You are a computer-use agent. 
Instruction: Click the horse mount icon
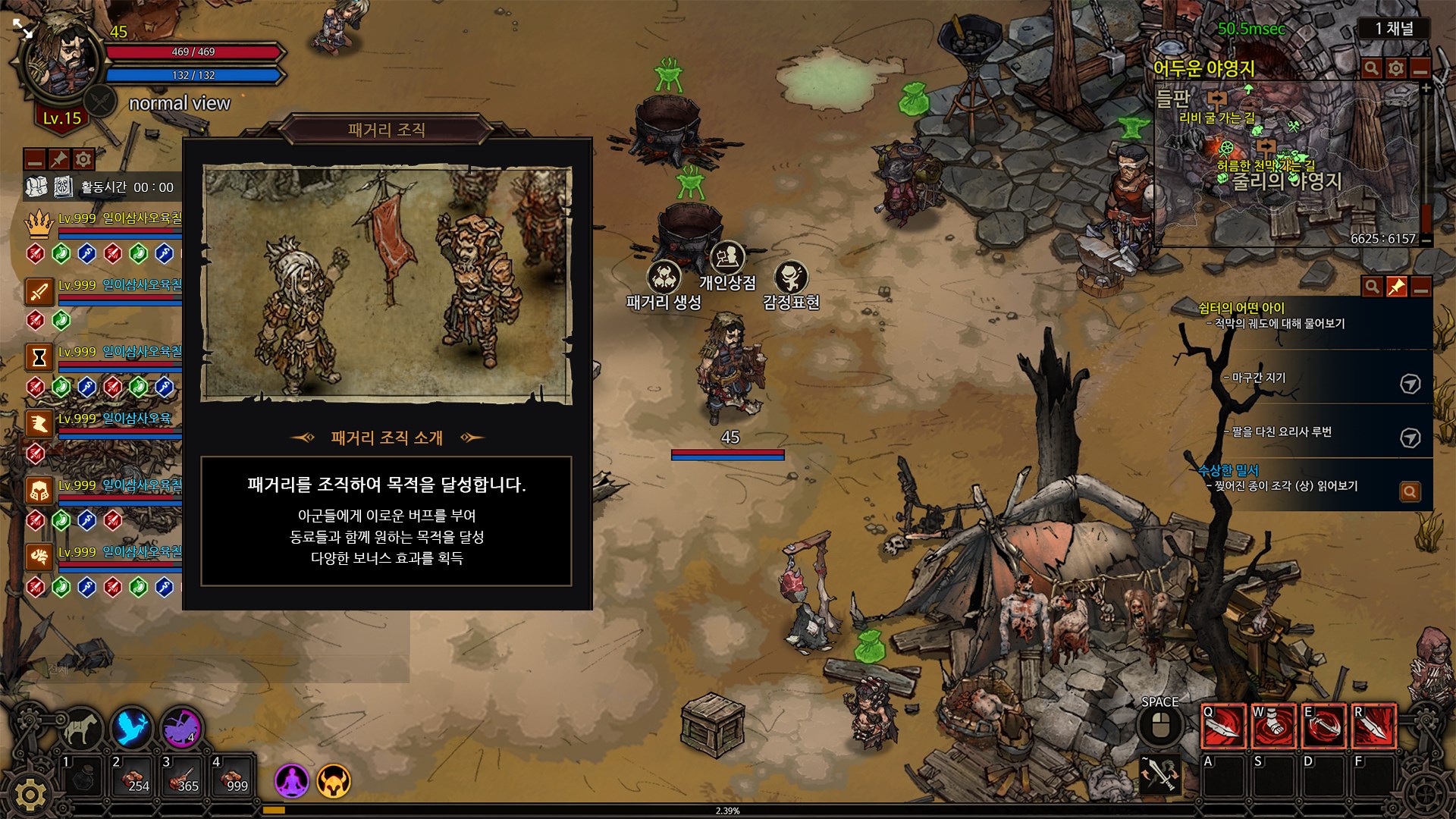click(x=80, y=729)
